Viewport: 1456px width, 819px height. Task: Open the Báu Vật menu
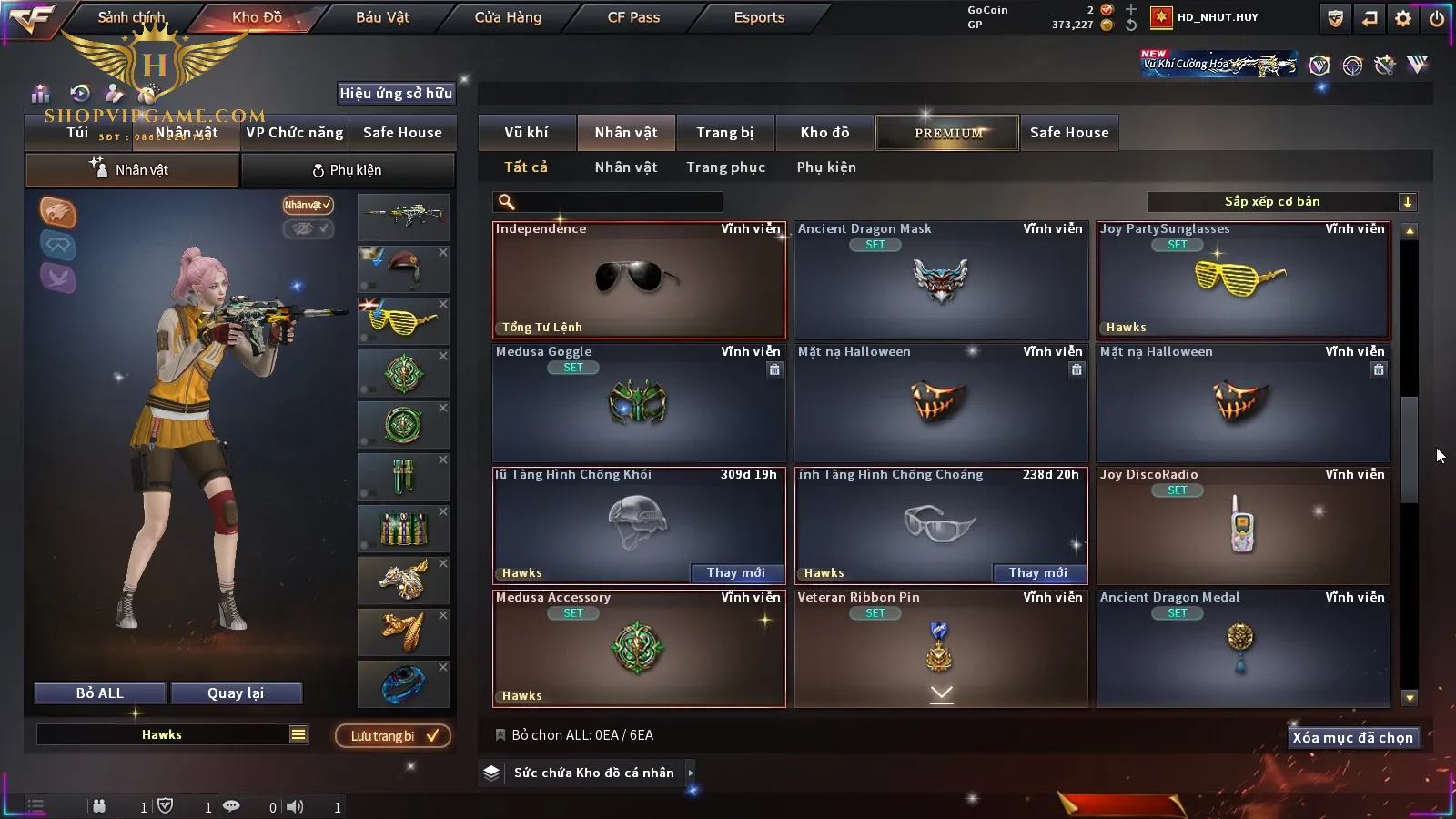pyautogui.click(x=382, y=17)
